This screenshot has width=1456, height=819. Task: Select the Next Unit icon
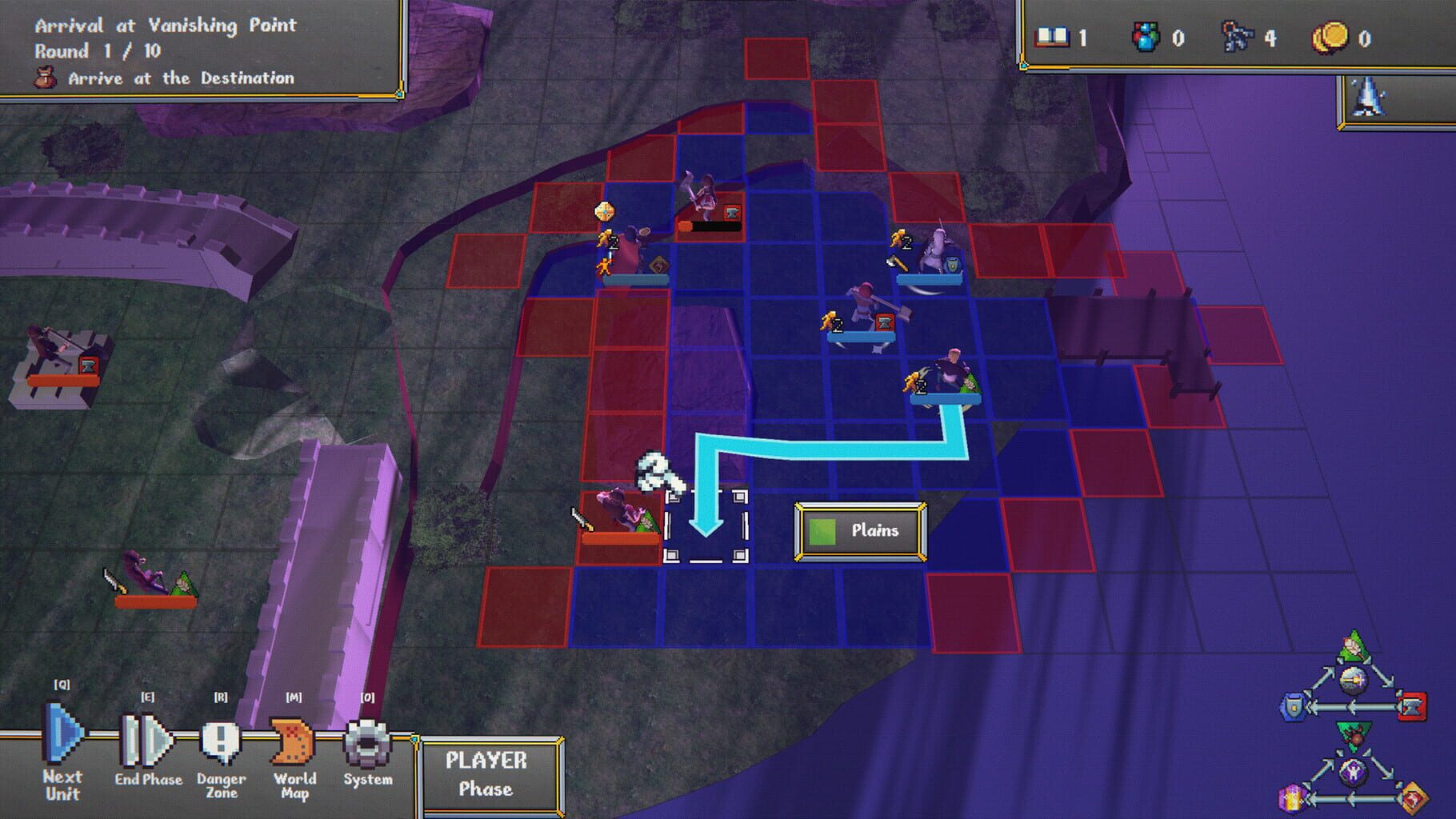pyautogui.click(x=64, y=737)
